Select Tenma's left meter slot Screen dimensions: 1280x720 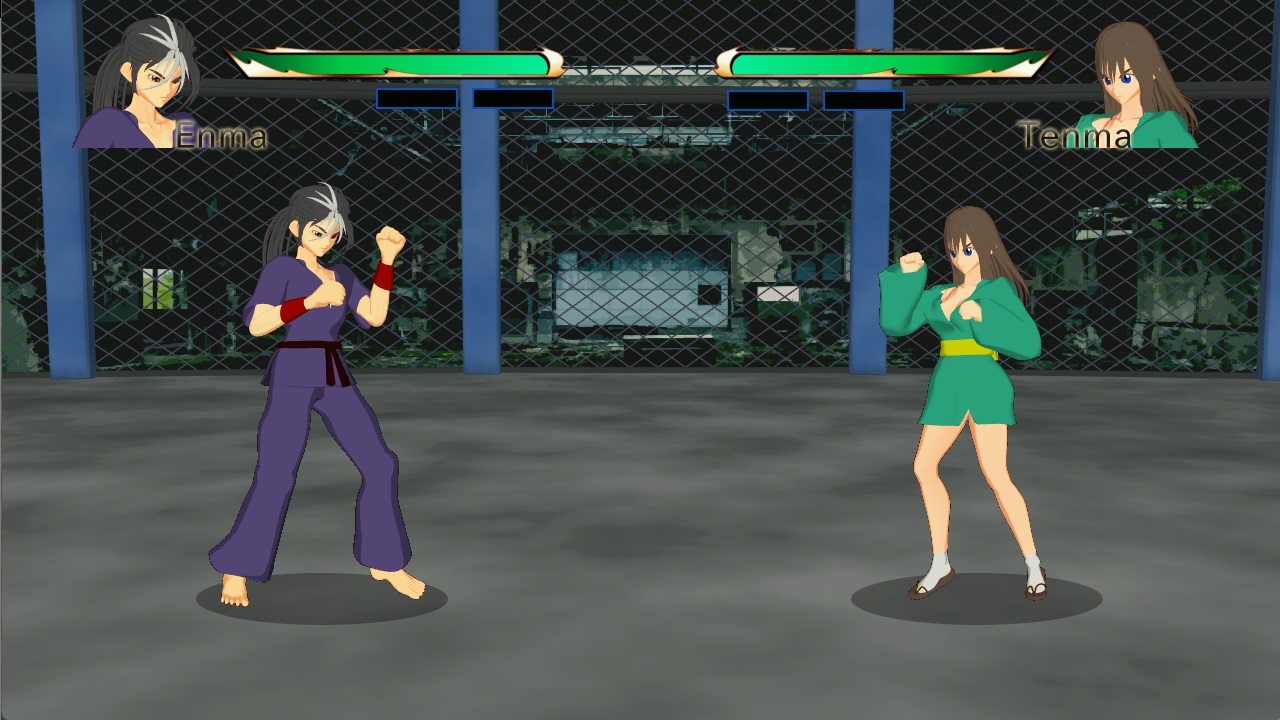click(x=770, y=99)
